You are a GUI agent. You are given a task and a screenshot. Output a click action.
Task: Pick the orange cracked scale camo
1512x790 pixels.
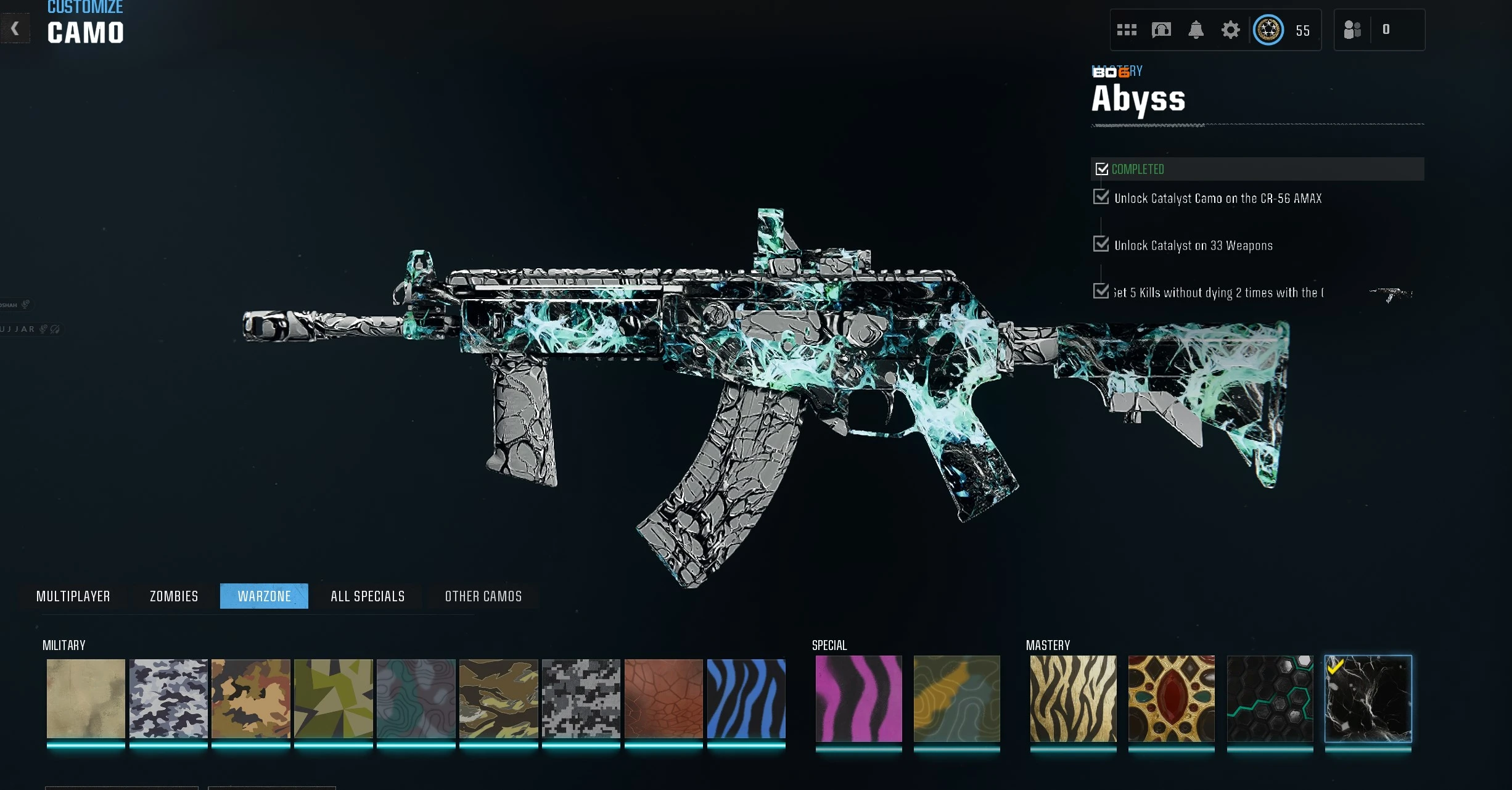click(x=664, y=699)
